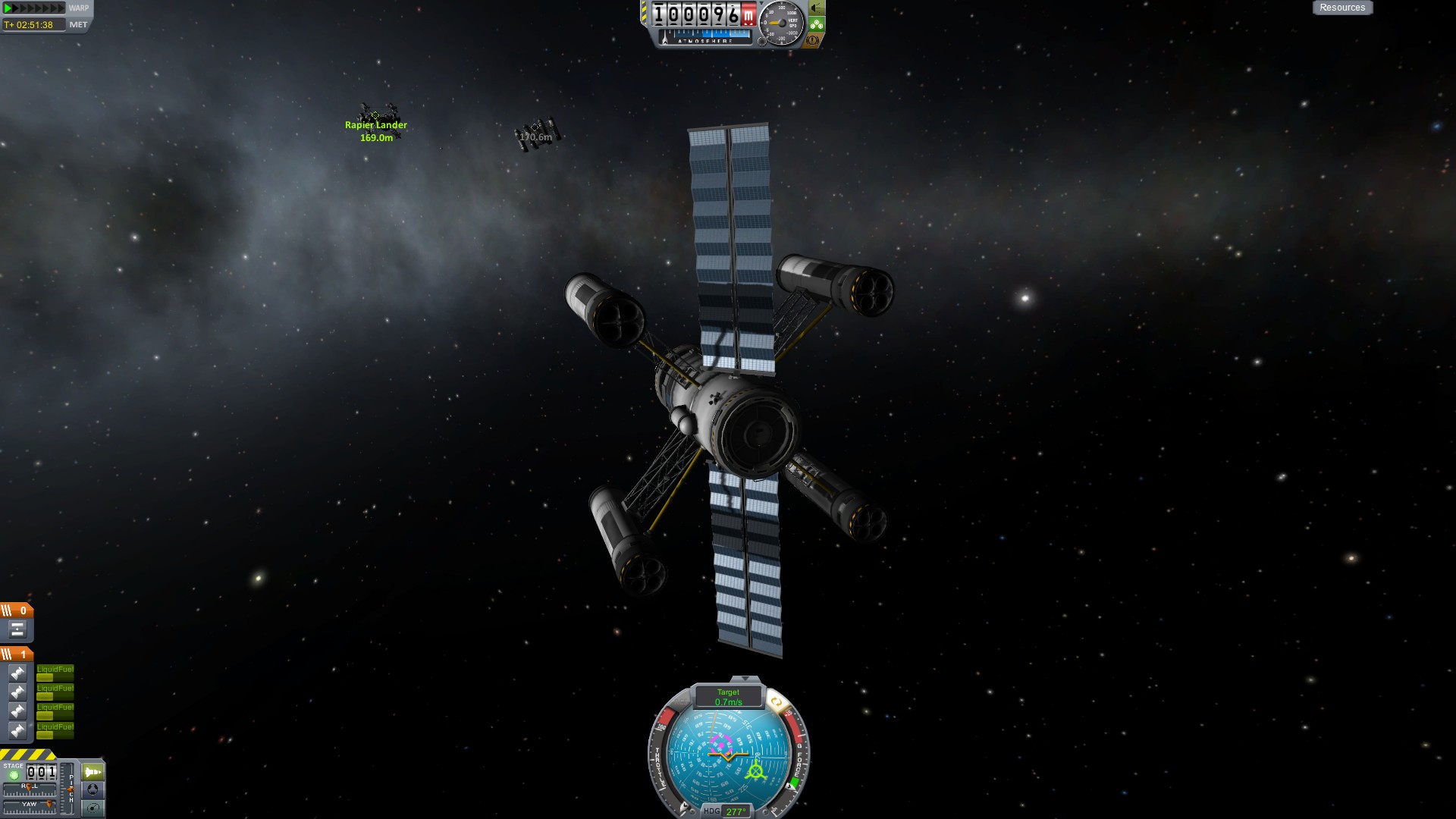The width and height of the screenshot is (1456, 819).
Task: Switch to docking mode button
Action: [93, 789]
